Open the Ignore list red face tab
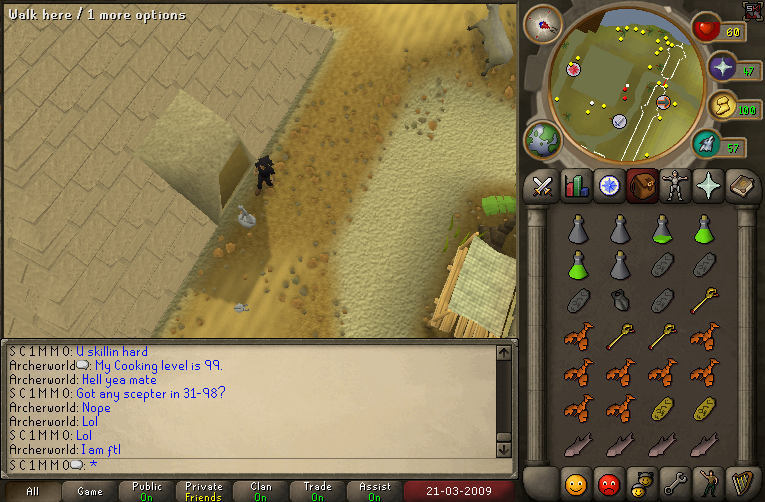765x502 pixels. [609, 482]
